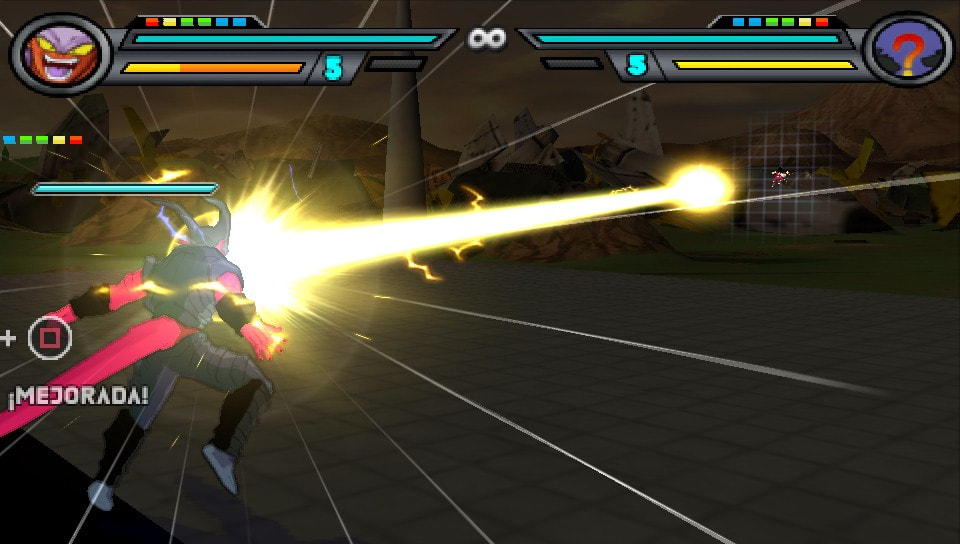Select Janemba's character portrait
This screenshot has height=544, width=960.
[x=58, y=53]
